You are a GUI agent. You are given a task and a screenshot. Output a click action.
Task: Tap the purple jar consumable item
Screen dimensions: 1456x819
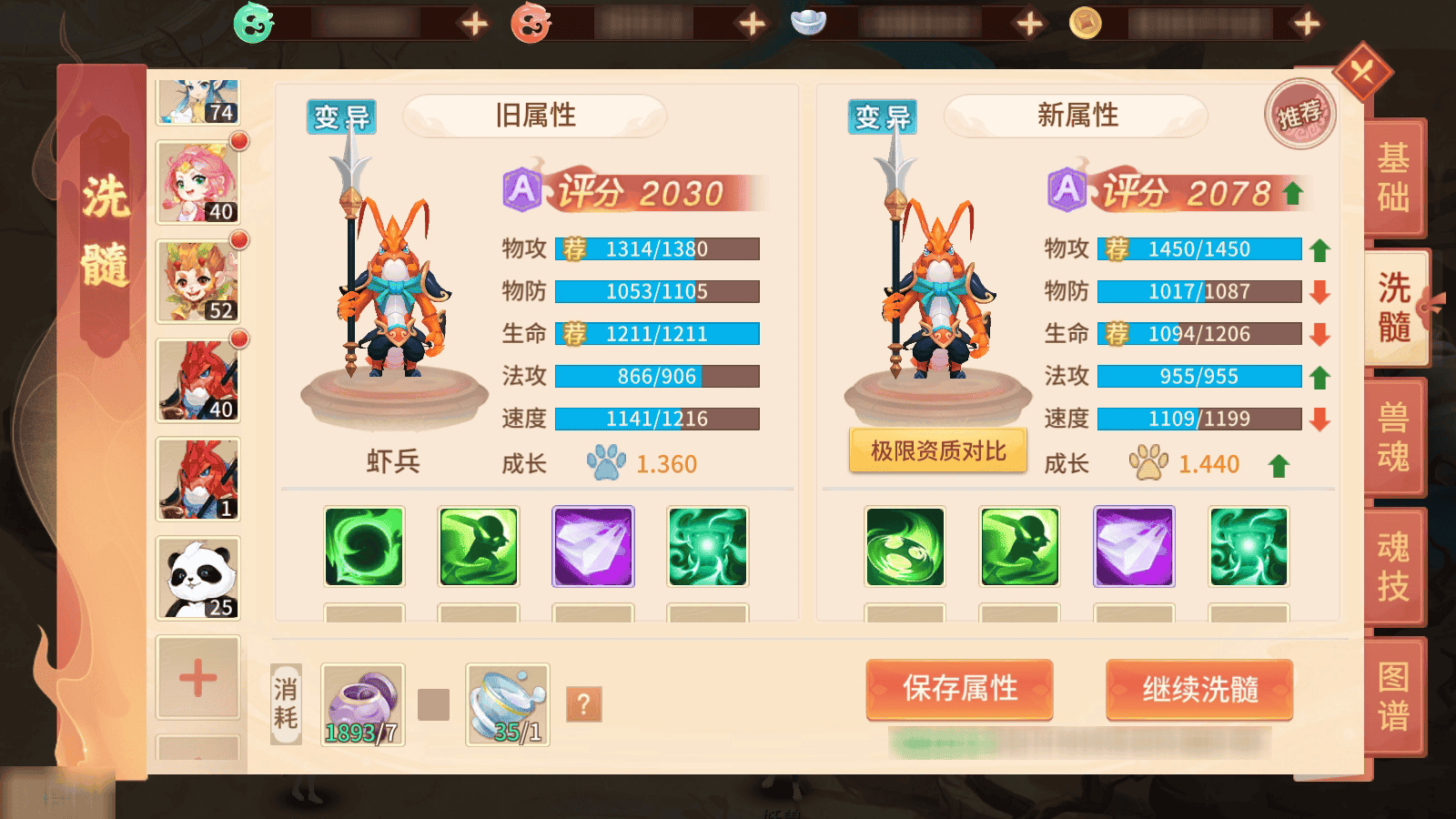(360, 701)
